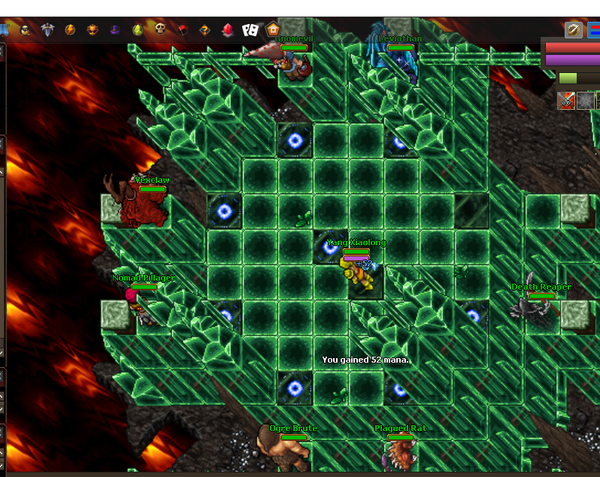The width and height of the screenshot is (600, 477).
Task: Select the purple wizard hat icon
Action: pyautogui.click(x=115, y=30)
